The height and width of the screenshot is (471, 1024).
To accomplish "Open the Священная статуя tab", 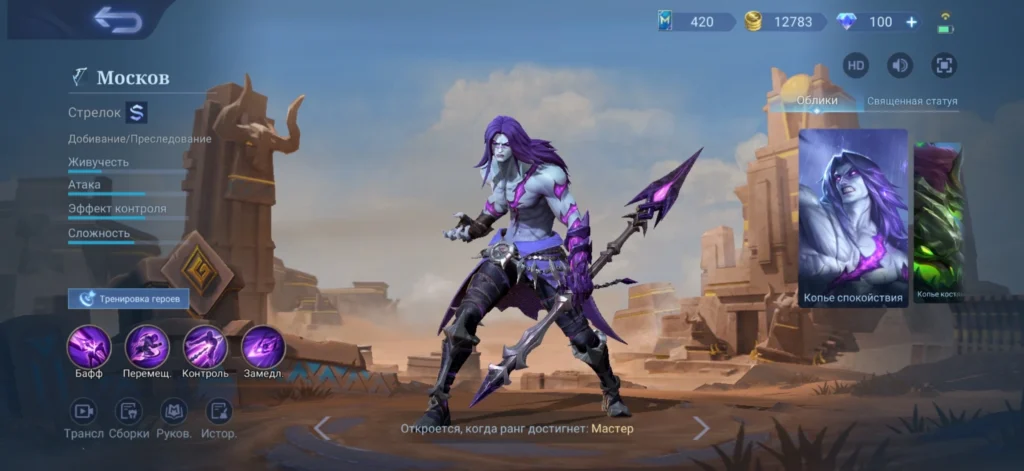I will [911, 101].
